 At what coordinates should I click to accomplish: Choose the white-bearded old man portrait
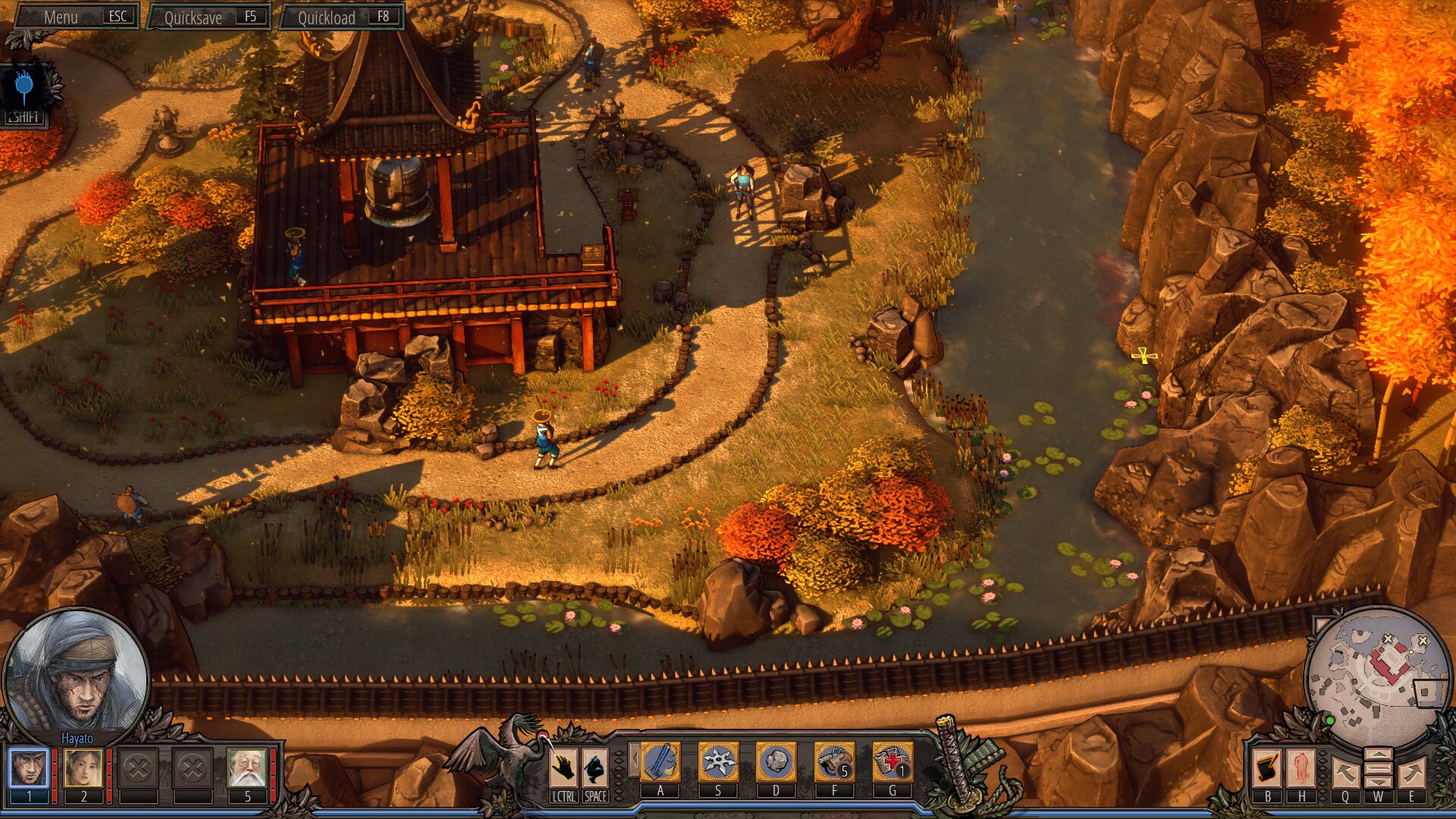[247, 768]
